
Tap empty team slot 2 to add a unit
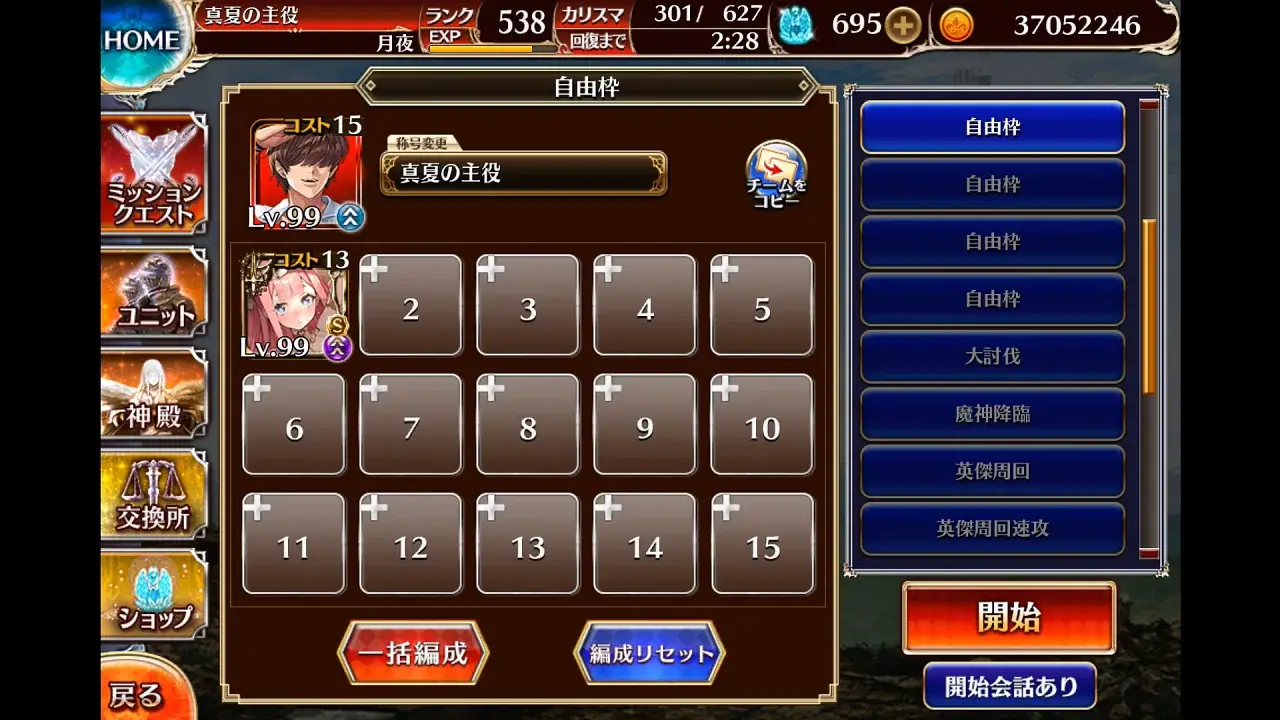tap(410, 305)
